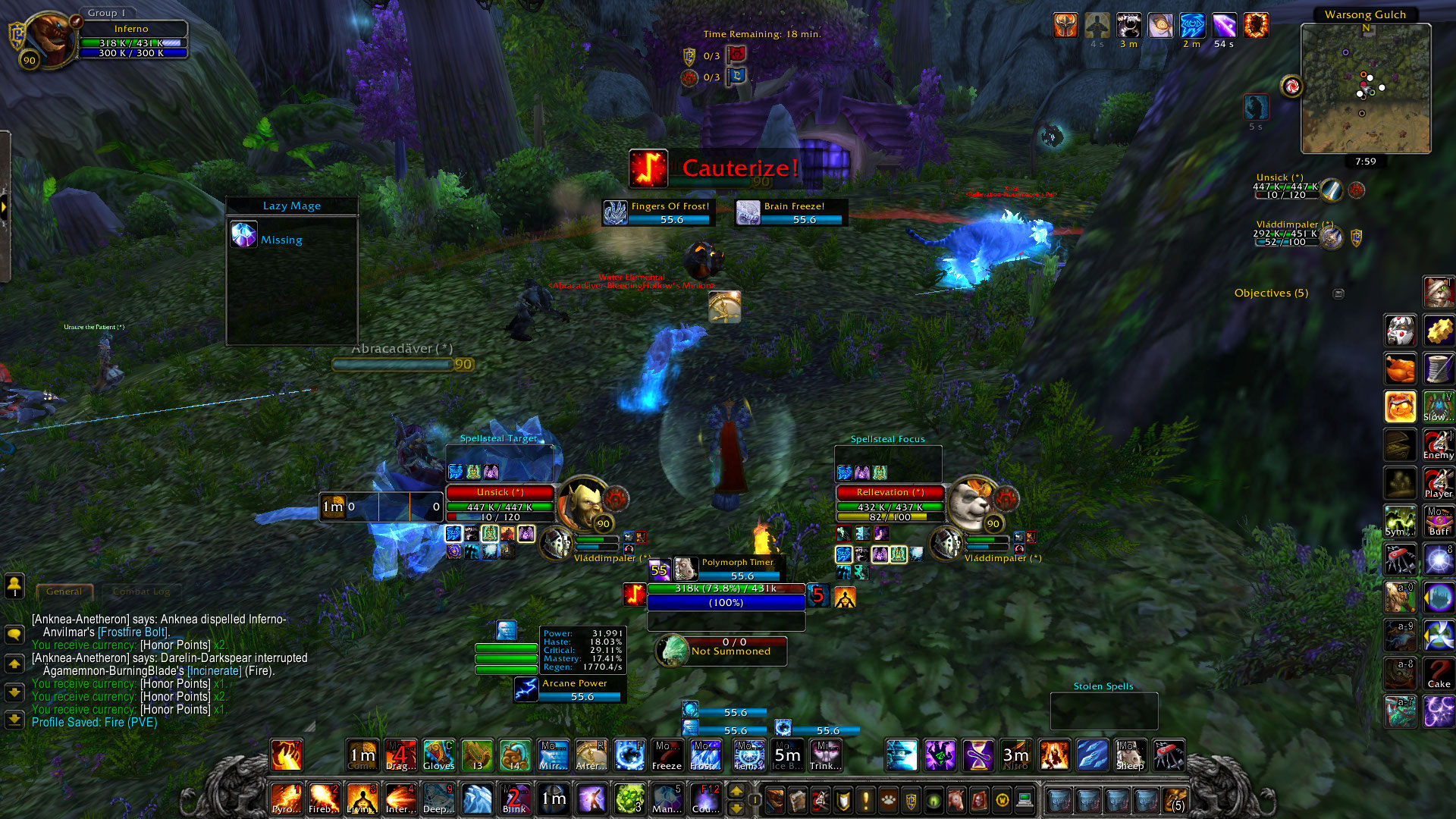Switch to the General chat tab
Screen dimensions: 1456x819
coord(64,591)
